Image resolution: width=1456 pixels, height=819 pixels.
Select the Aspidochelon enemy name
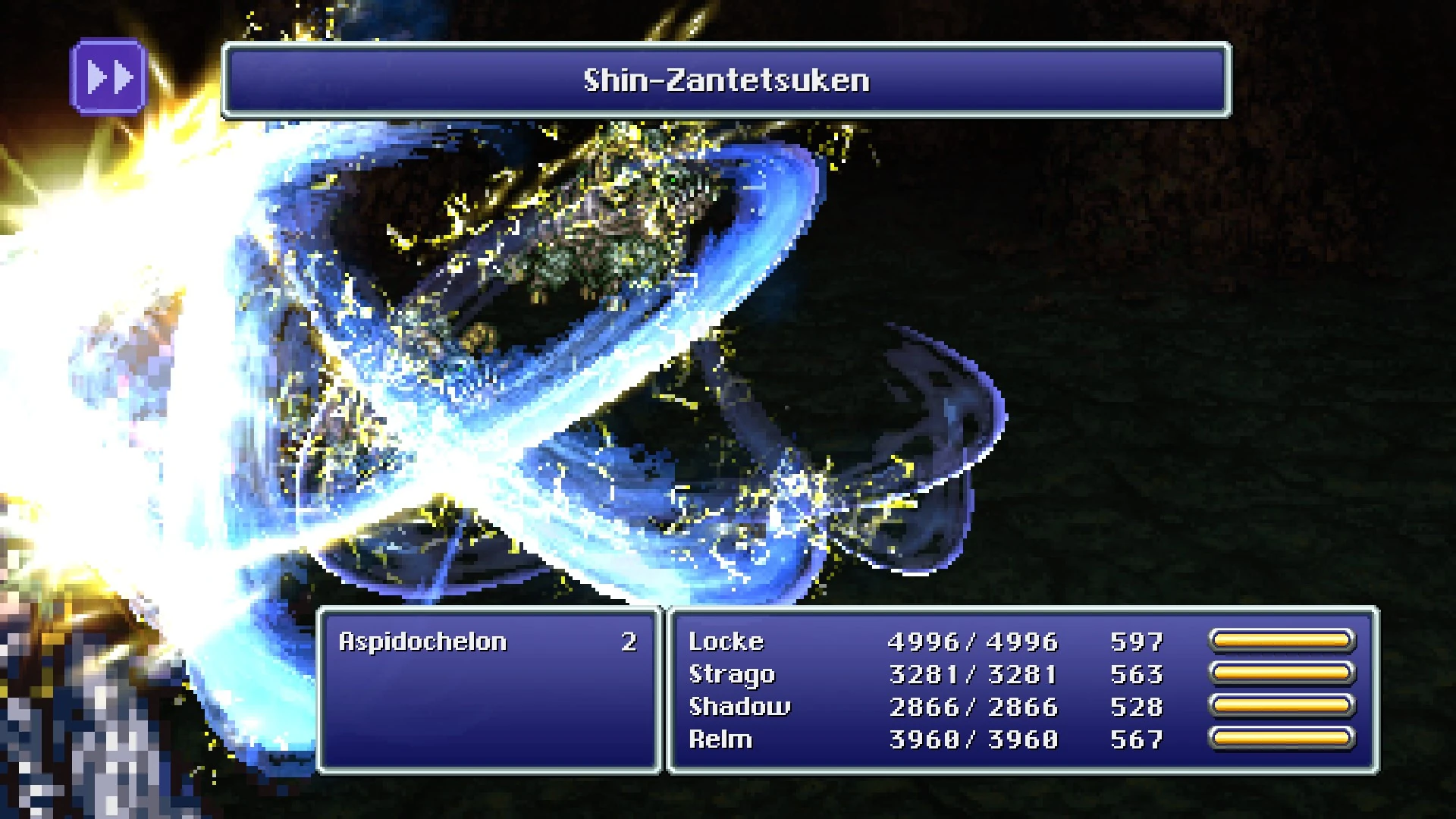point(425,641)
